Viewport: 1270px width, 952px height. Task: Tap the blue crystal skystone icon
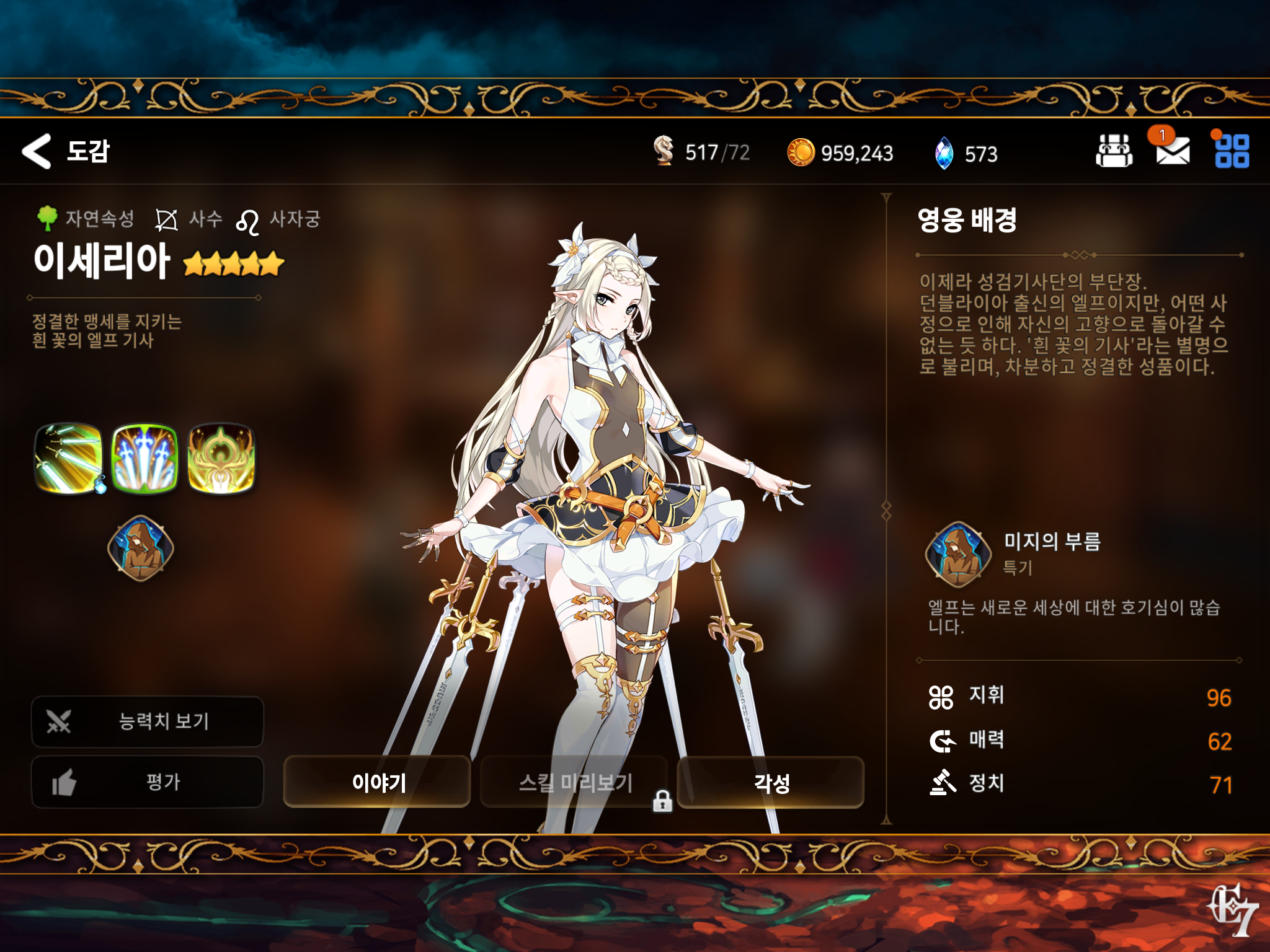point(944,153)
